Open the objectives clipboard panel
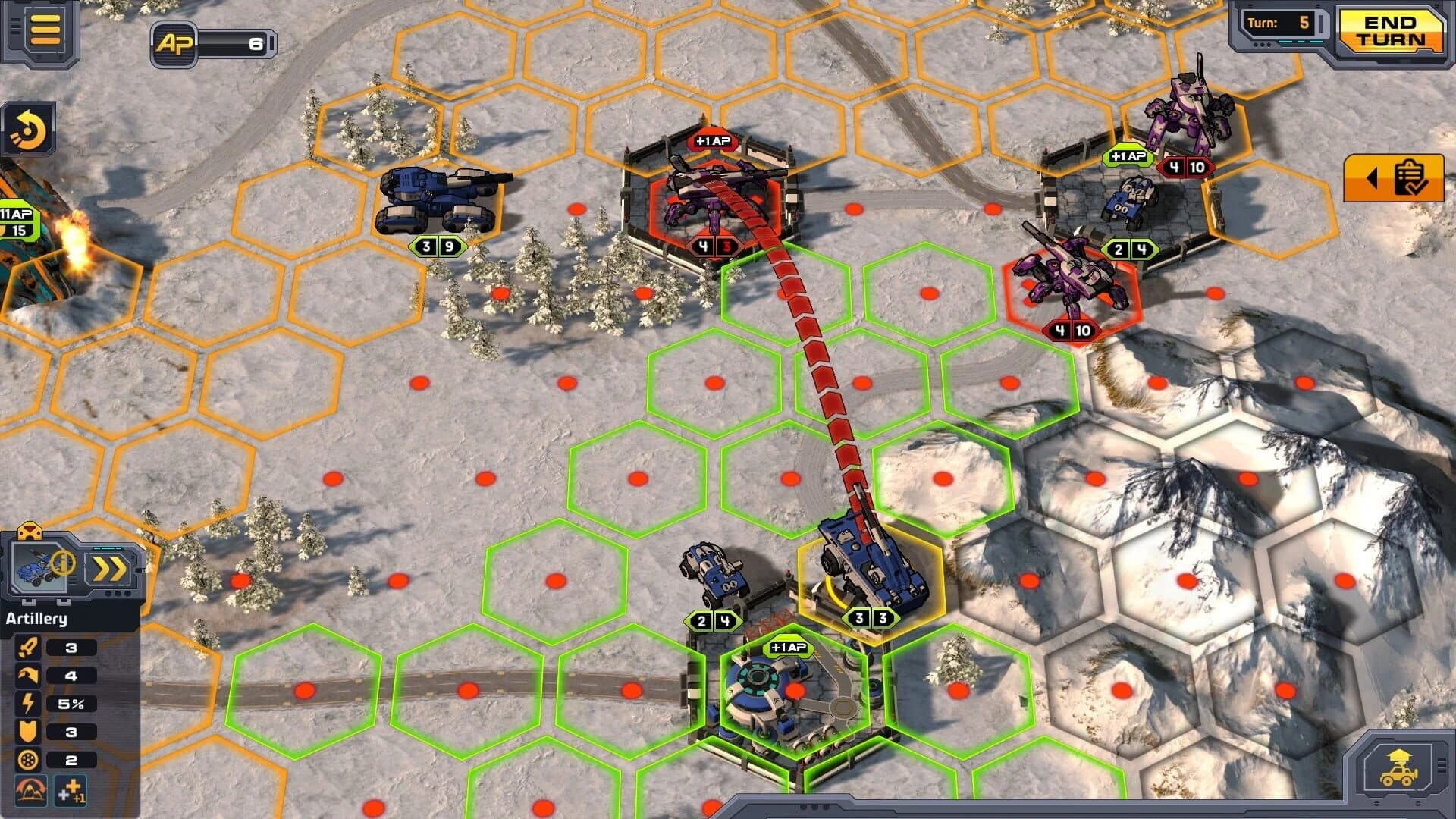This screenshot has width=1456, height=819. (1408, 178)
